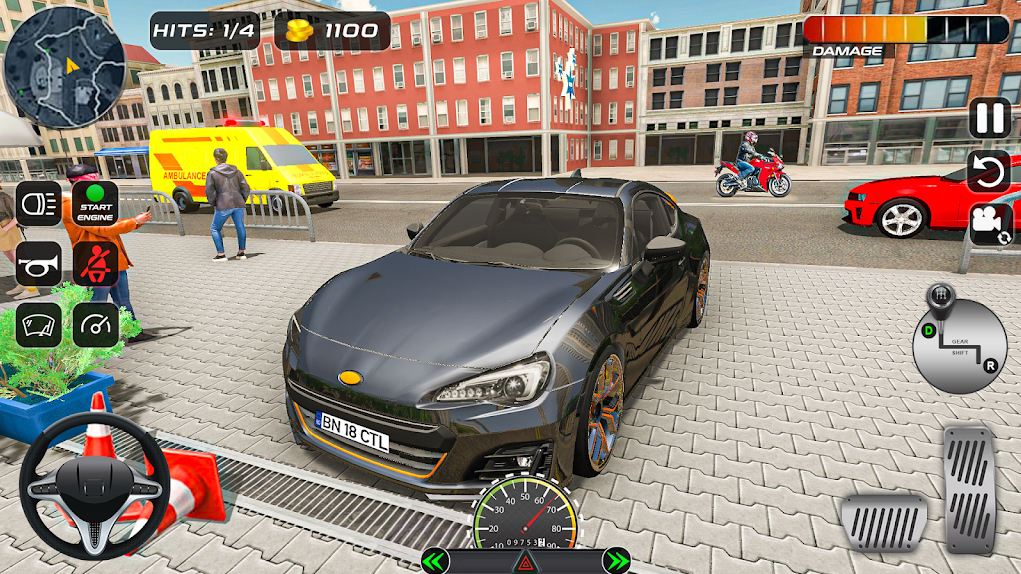Tap the wide brake pedal
Viewport: 1021px width, 574px height.
coord(883,522)
